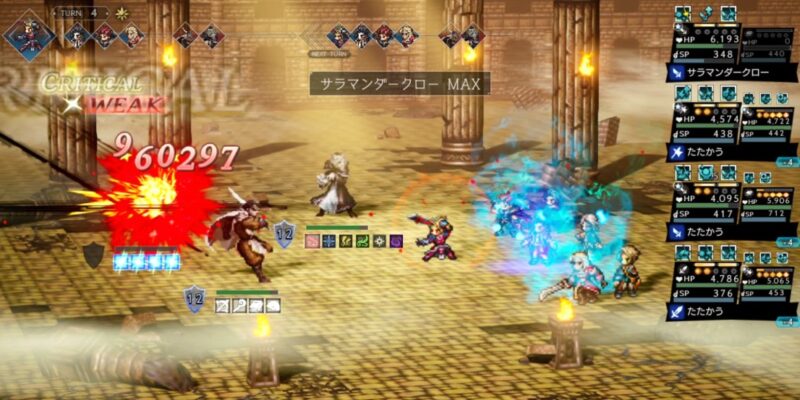Screen dimensions: 800x400
Task: Choose たたかう for the member with 4,574 HP
Action: [x=722, y=151]
